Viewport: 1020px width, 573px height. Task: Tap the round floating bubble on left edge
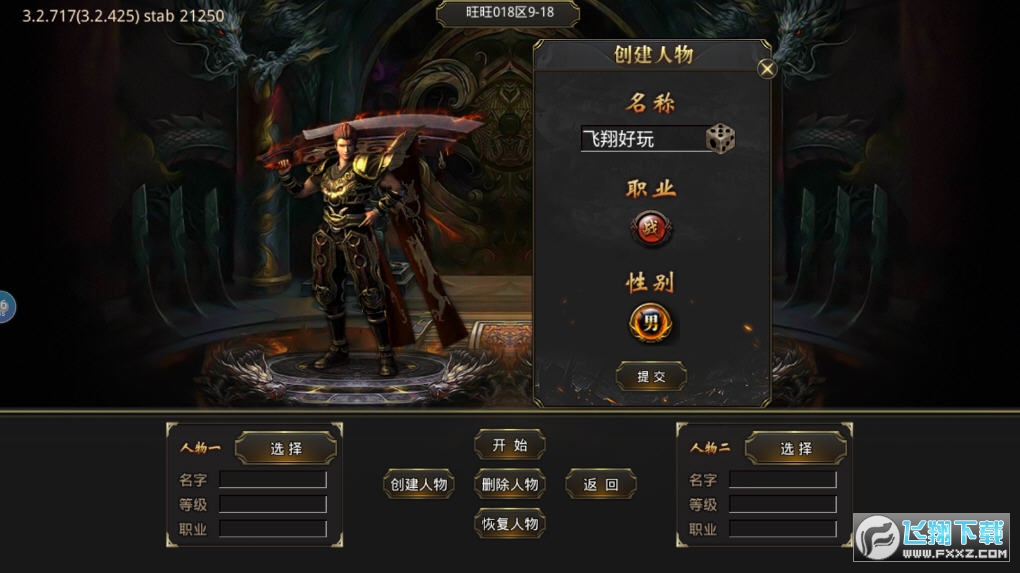pos(5,306)
